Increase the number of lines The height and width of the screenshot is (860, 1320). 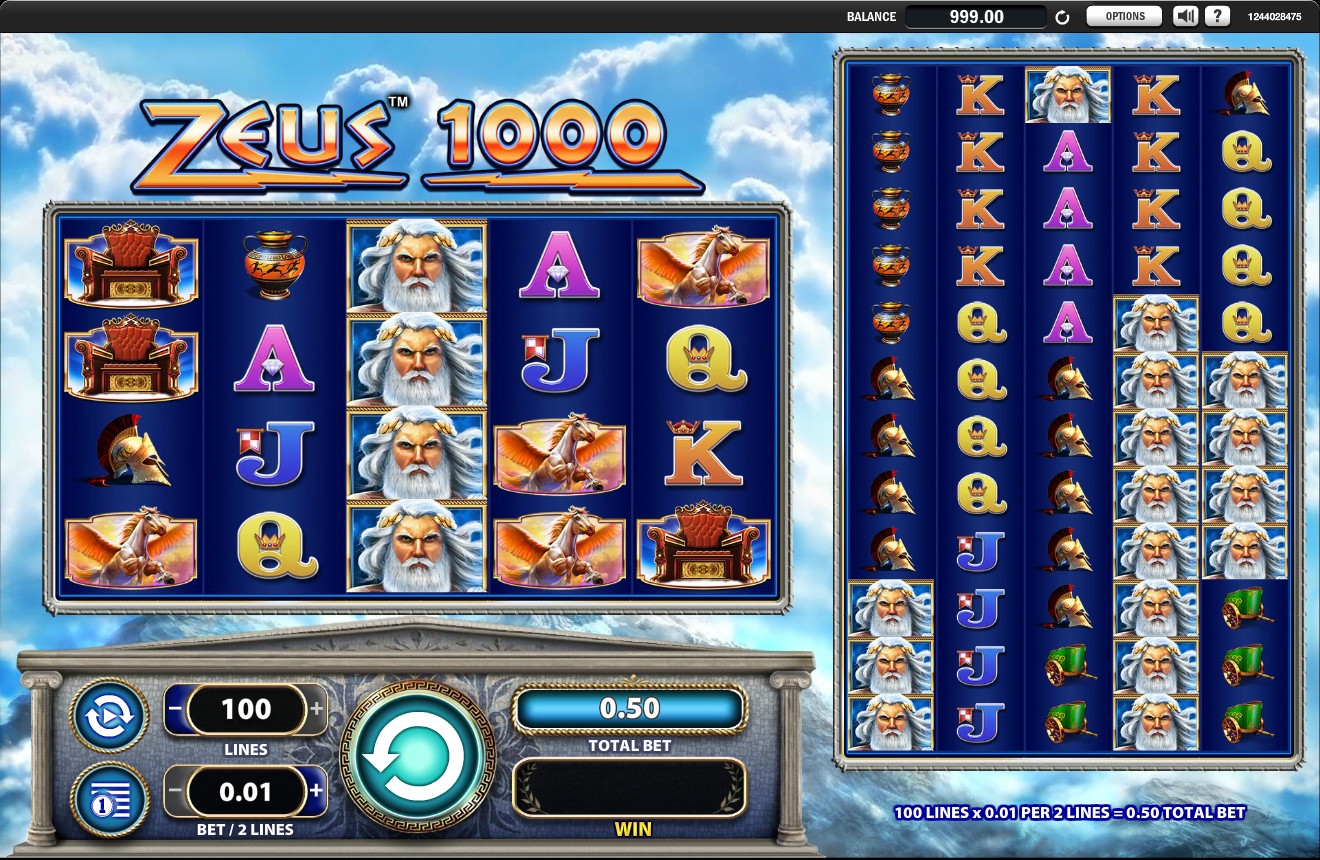pyautogui.click(x=318, y=710)
